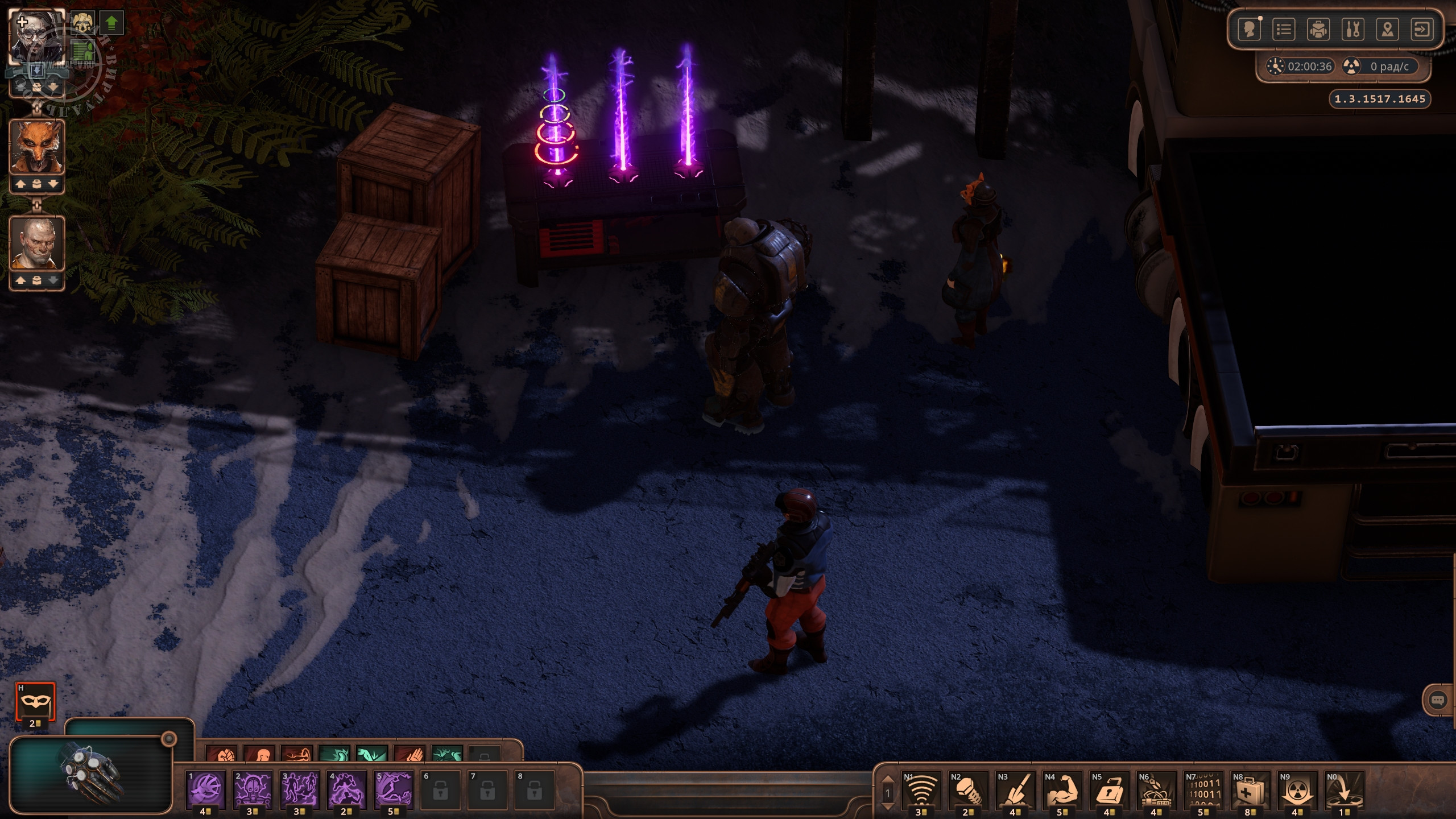Open the crafting tools menu
The width and height of the screenshot is (1456, 819).
[x=1353, y=29]
